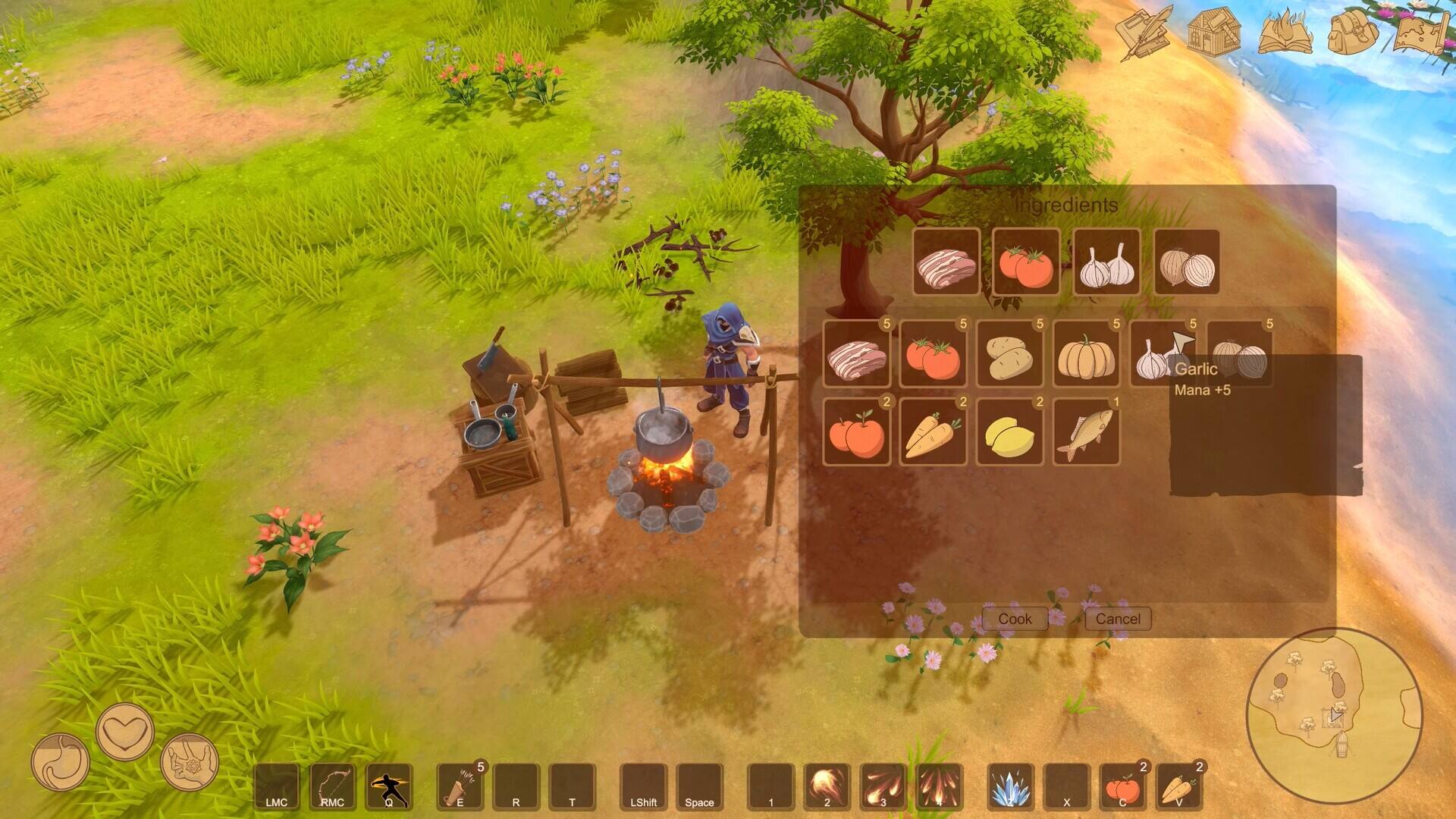Click the Cook button
This screenshot has width=1456, height=819.
tap(1015, 619)
